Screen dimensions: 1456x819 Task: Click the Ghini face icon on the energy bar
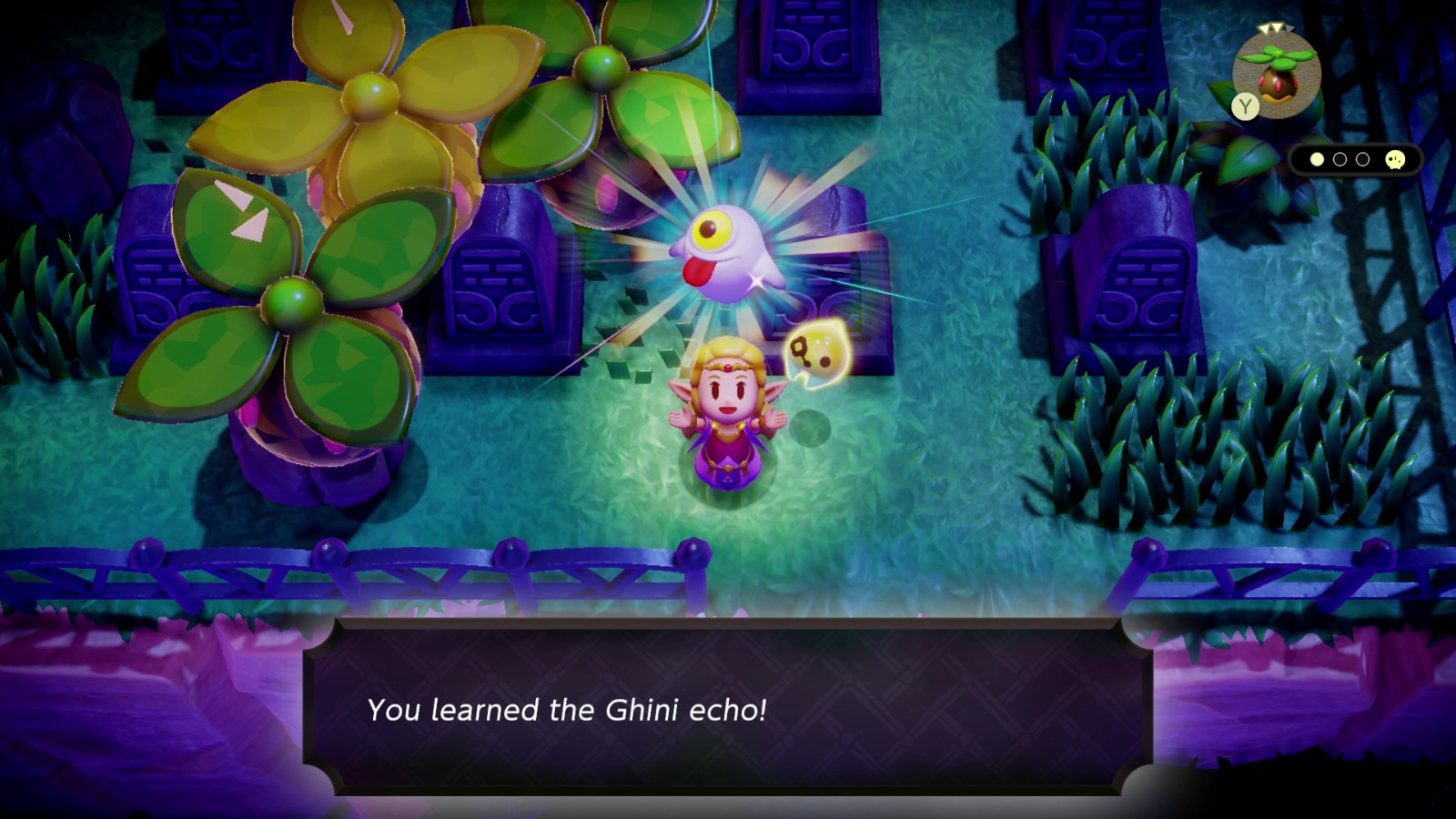tap(1395, 160)
